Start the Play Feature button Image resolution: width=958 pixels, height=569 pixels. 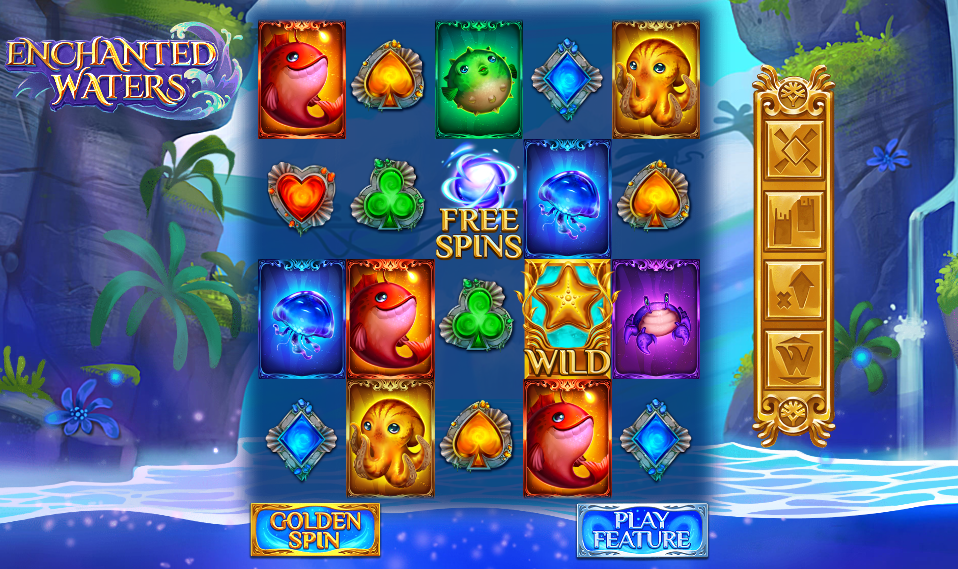point(642,530)
